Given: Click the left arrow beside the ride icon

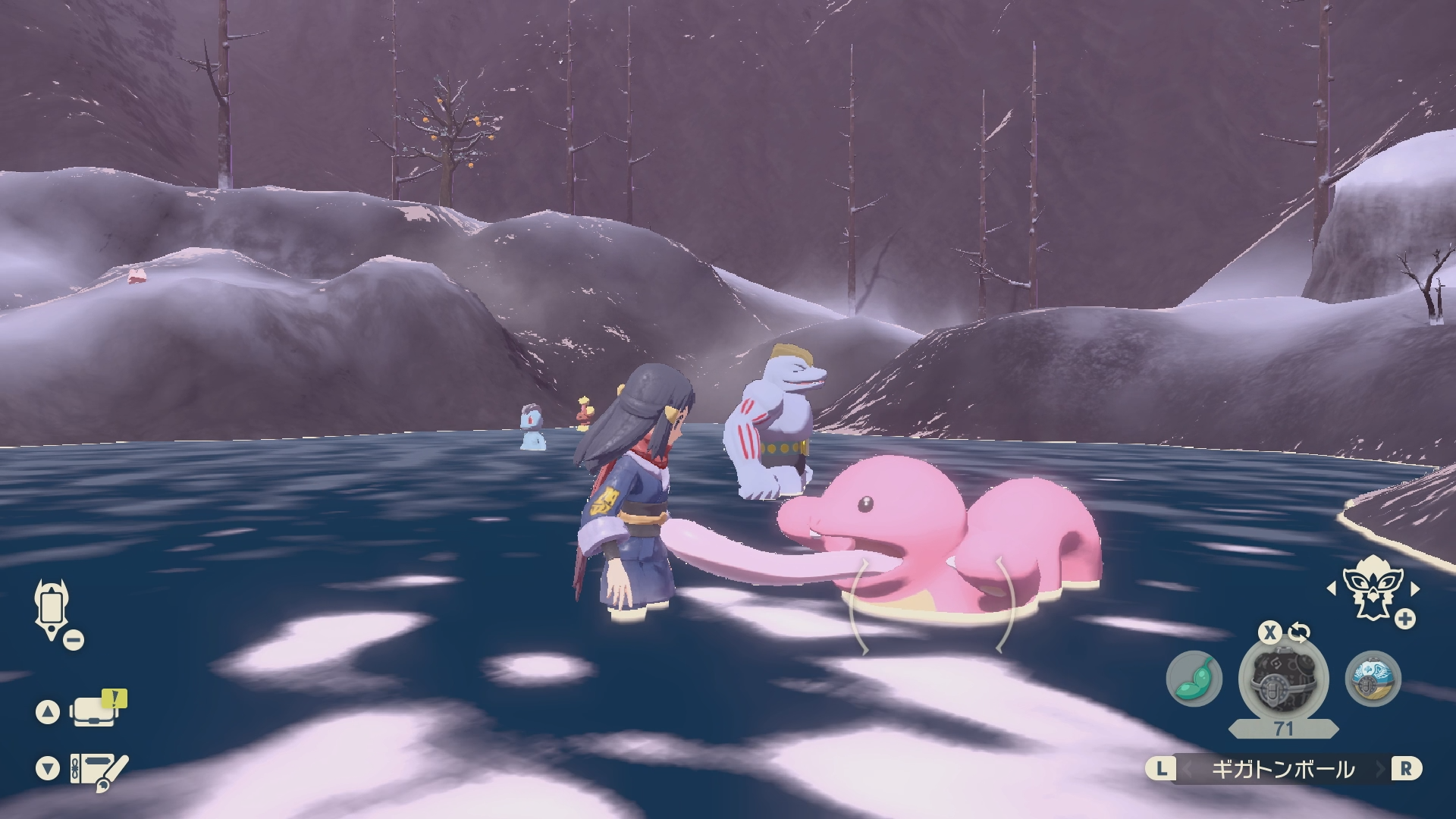Looking at the screenshot, I should (1331, 588).
